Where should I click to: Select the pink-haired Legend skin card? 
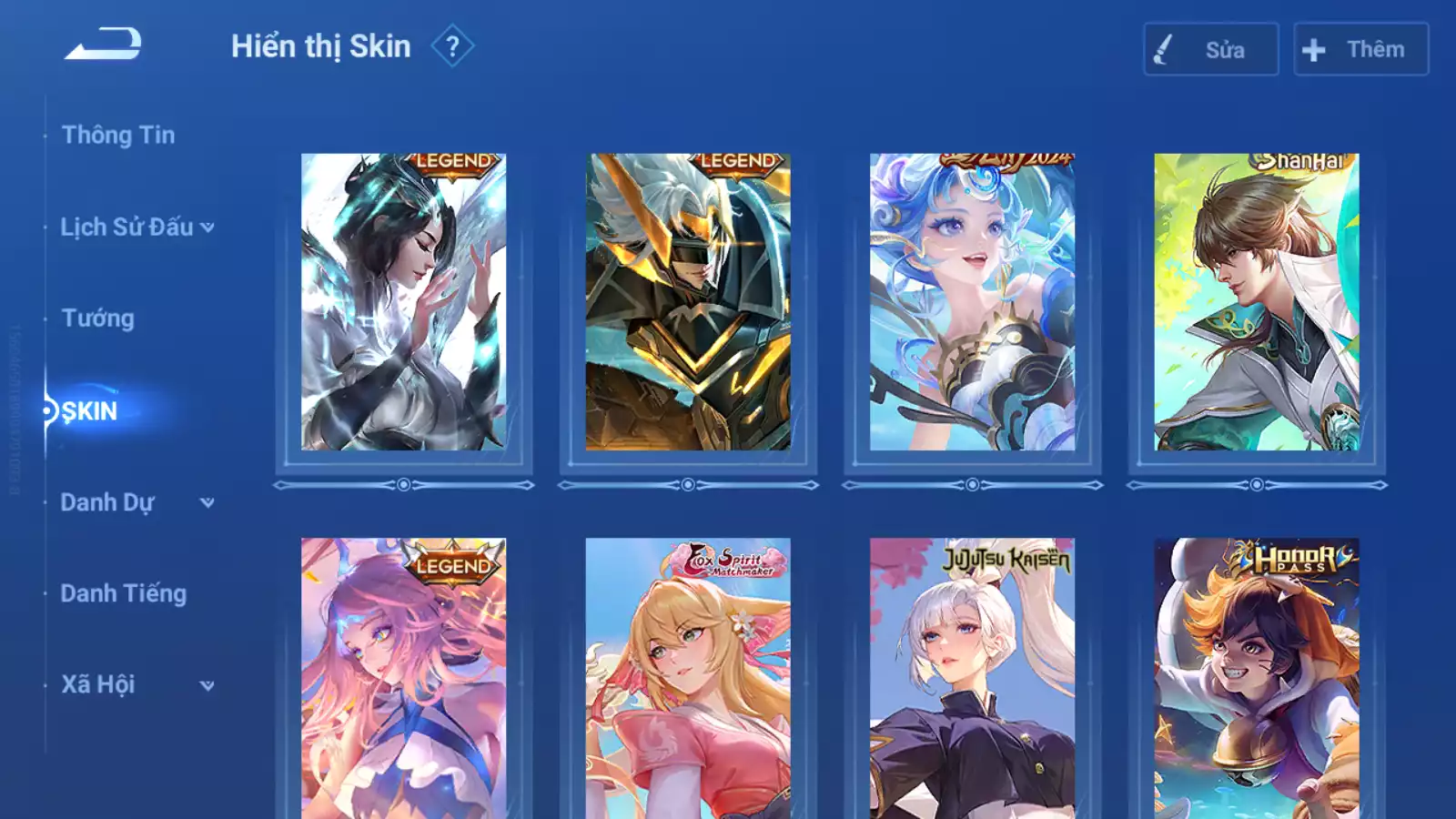404,678
